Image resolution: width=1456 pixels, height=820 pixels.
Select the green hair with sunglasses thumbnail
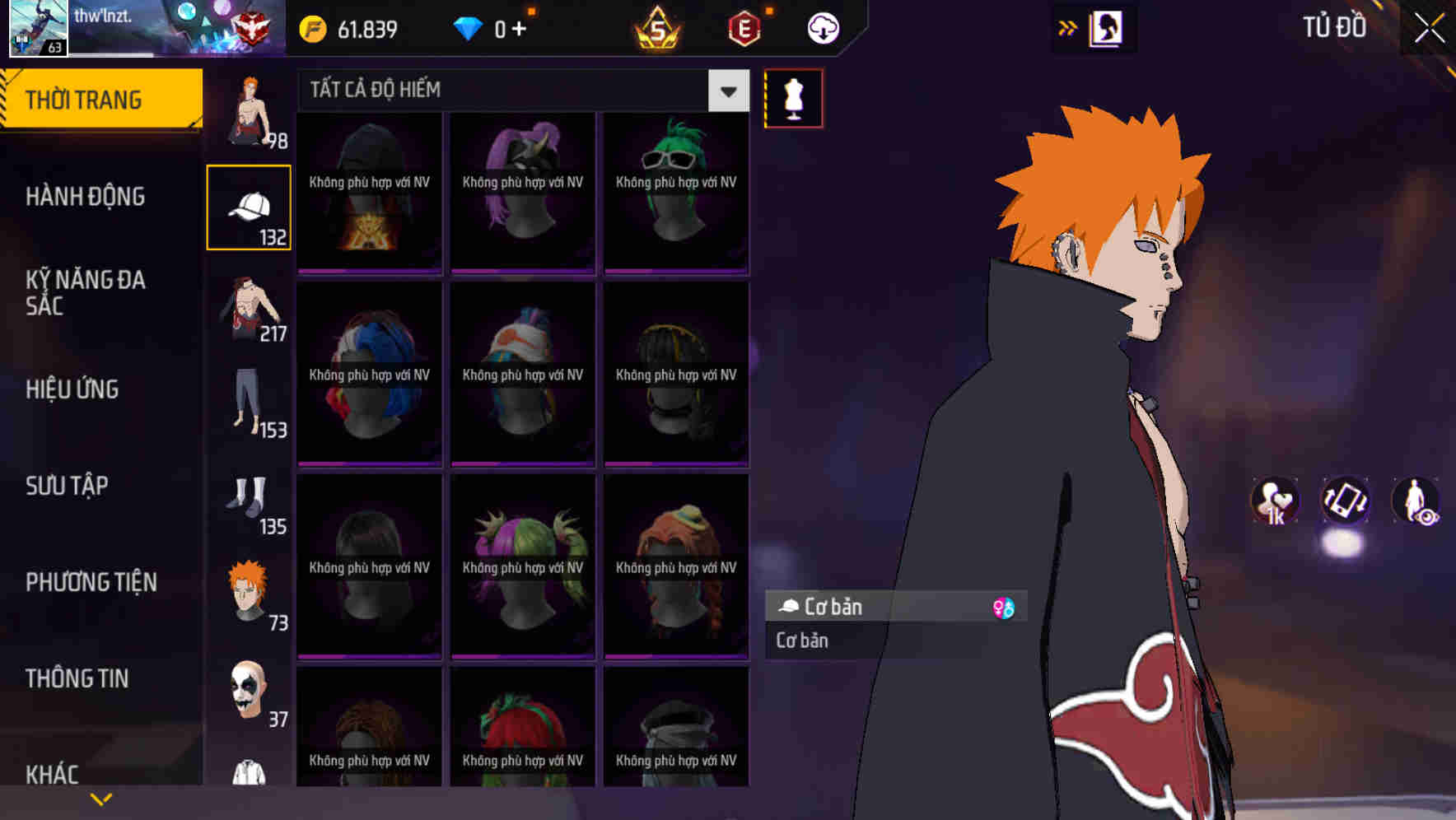(675, 189)
